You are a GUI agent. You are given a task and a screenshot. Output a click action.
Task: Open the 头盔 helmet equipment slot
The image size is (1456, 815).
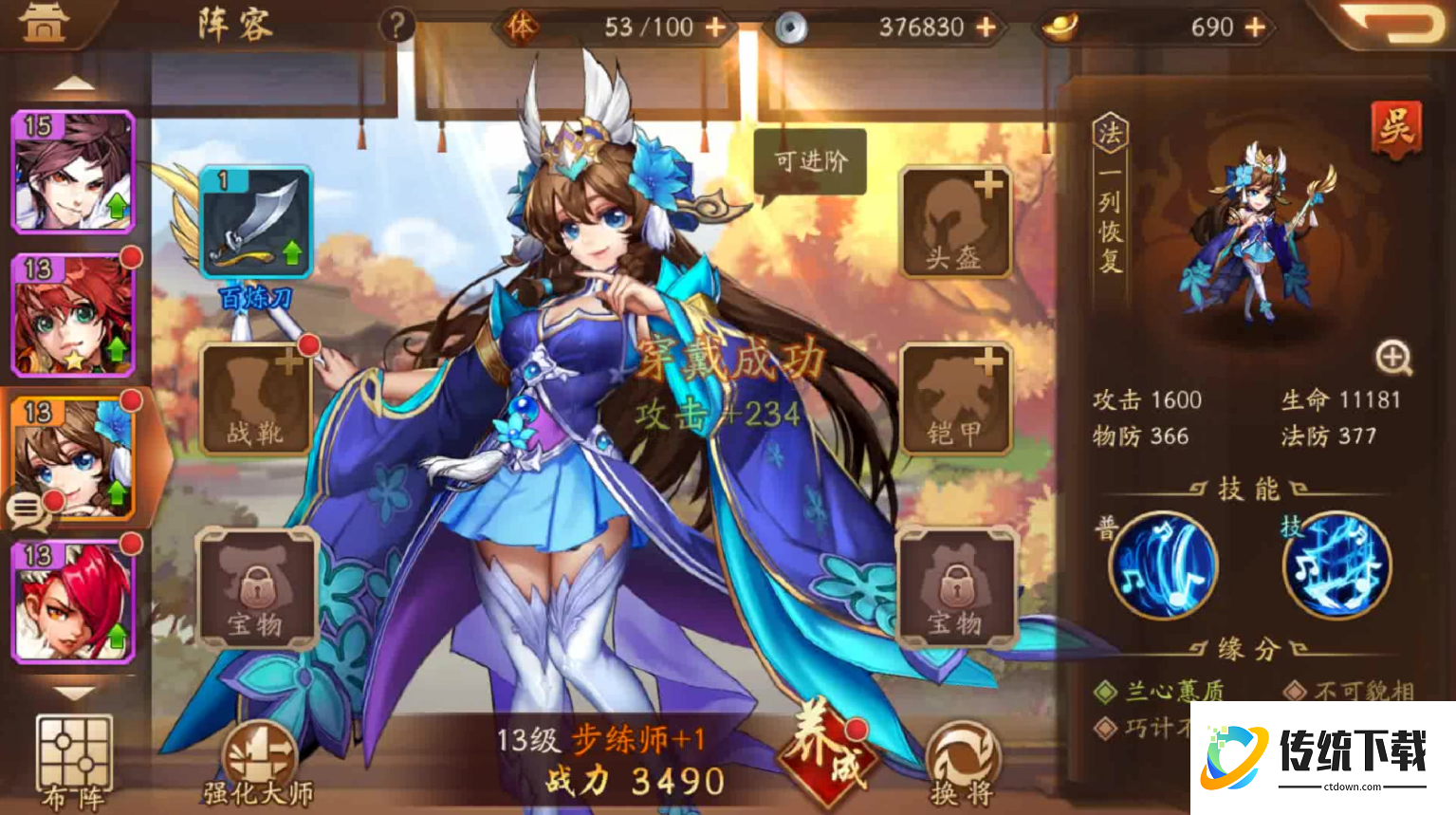pyautogui.click(x=953, y=220)
